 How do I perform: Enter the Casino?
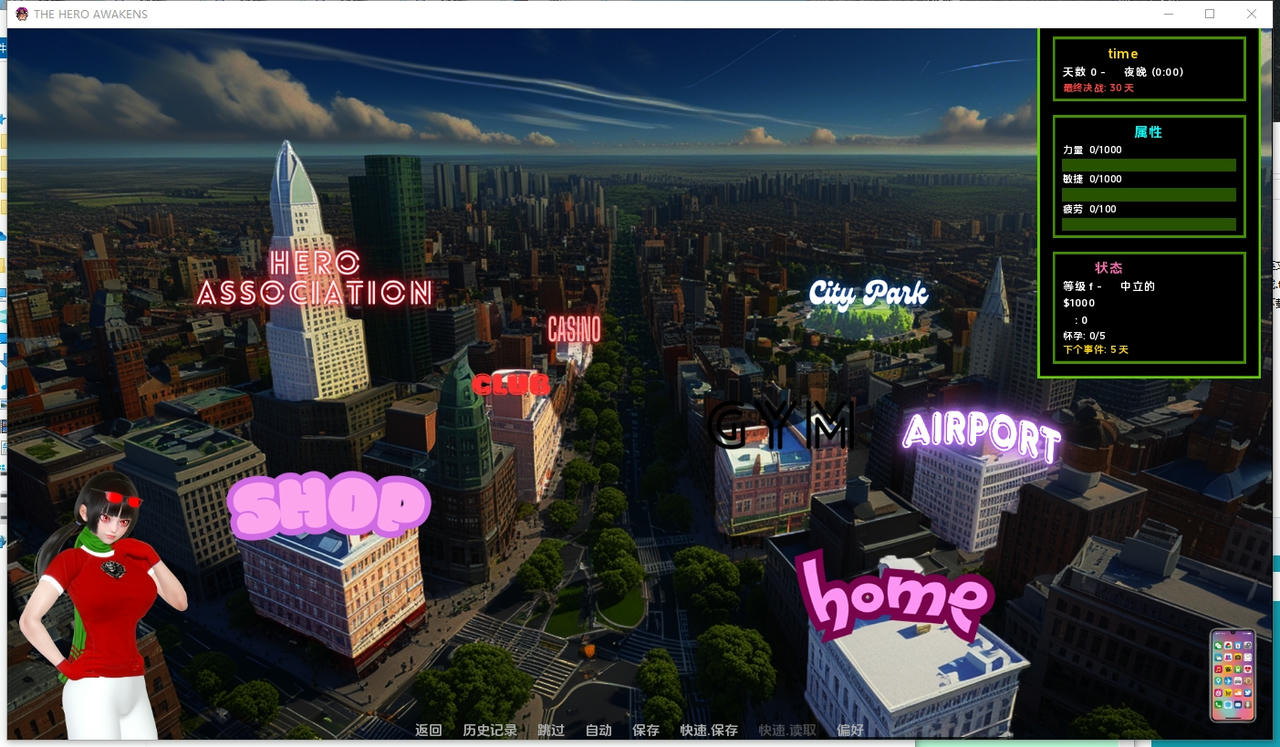click(x=574, y=329)
